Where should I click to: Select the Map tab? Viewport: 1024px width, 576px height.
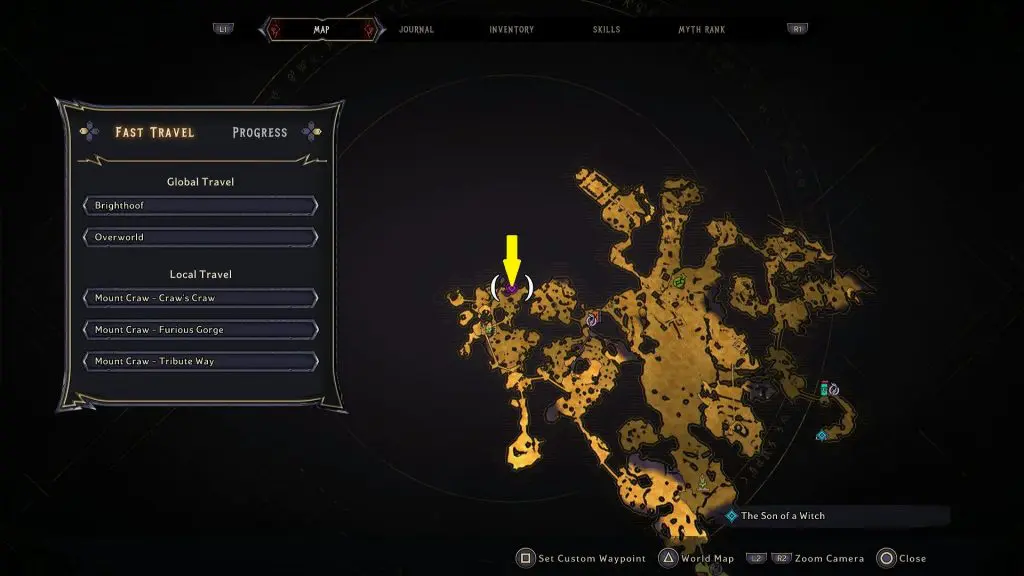[321, 30]
